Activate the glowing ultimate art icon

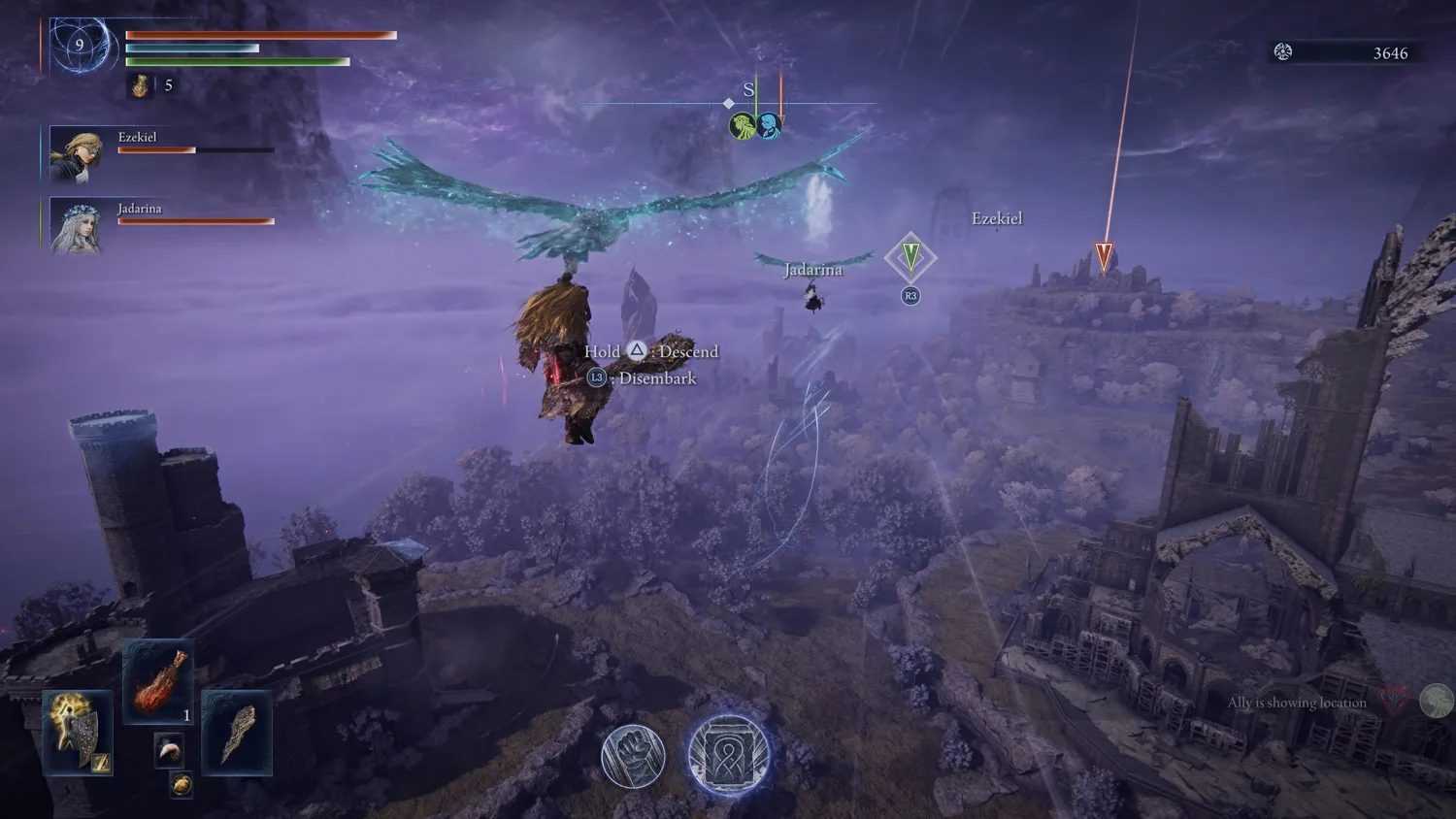click(x=728, y=754)
